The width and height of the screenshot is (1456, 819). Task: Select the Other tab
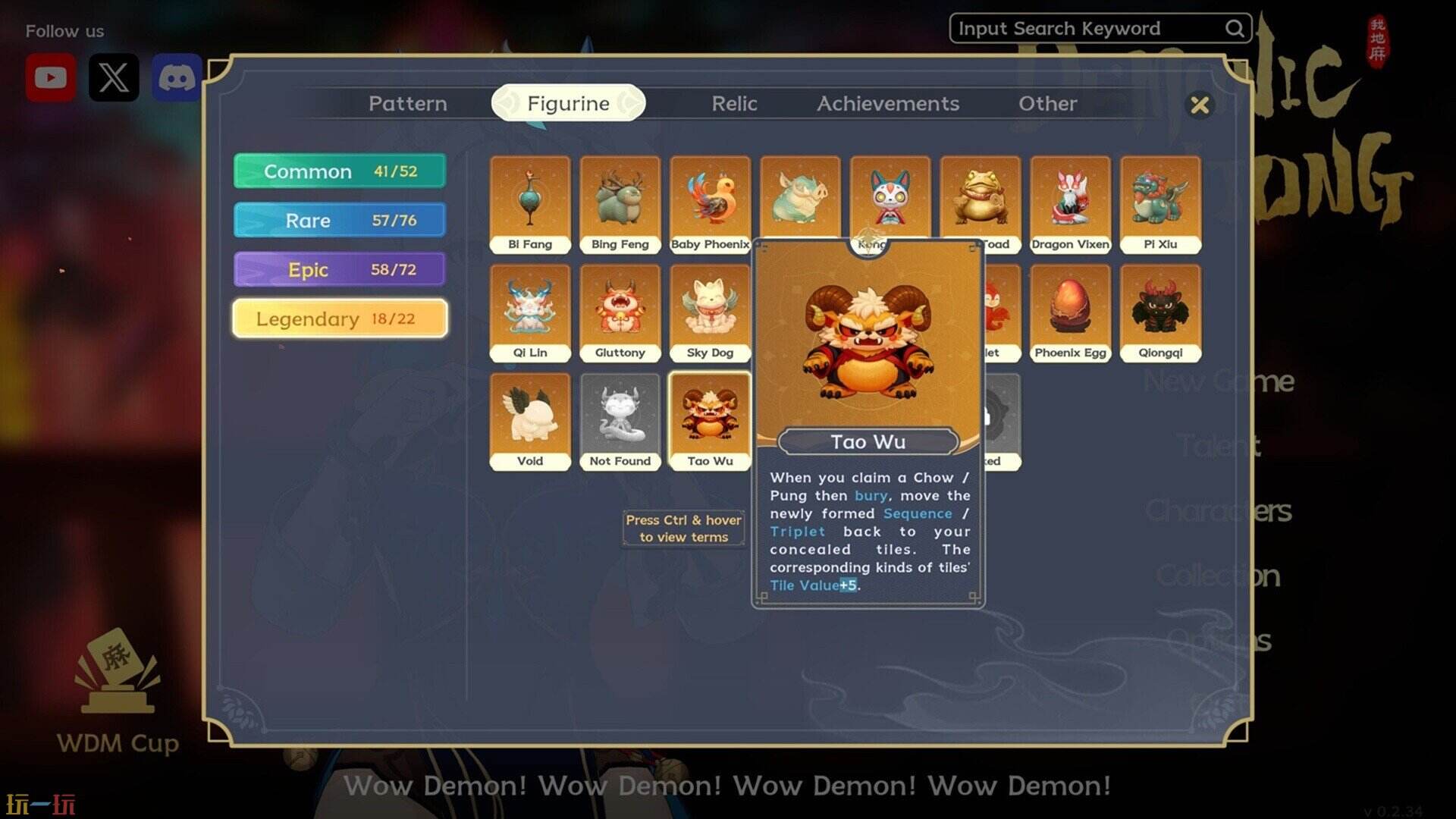(1047, 103)
